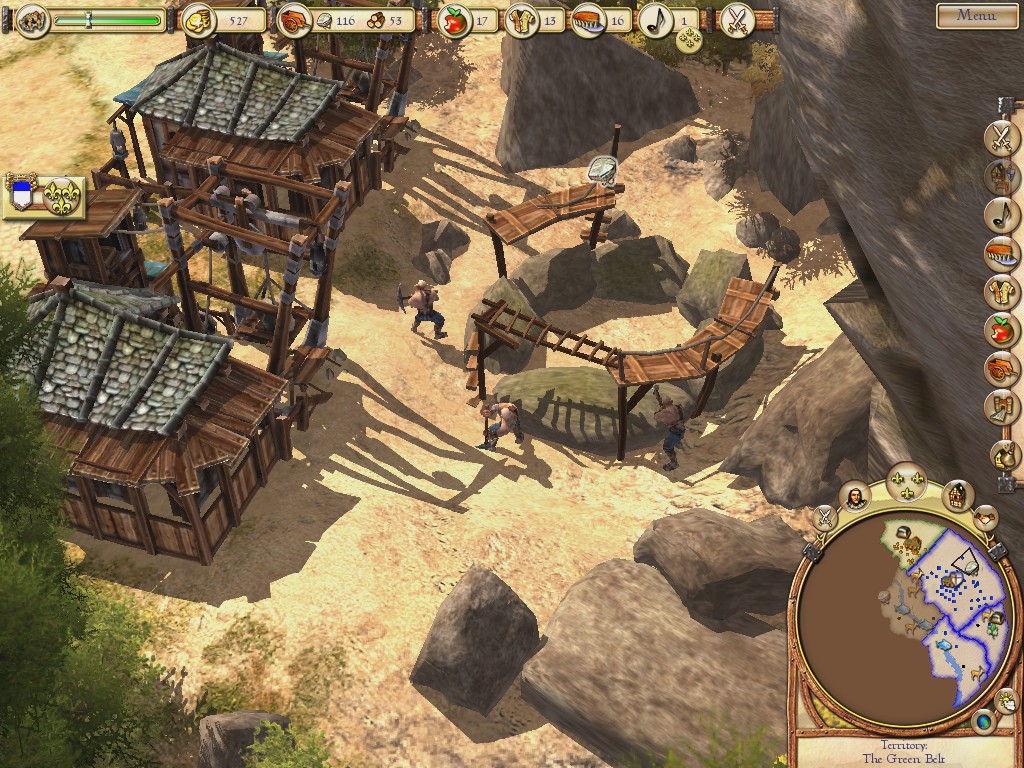
Task: Click the knight portrait above the minimap
Action: click(855, 496)
